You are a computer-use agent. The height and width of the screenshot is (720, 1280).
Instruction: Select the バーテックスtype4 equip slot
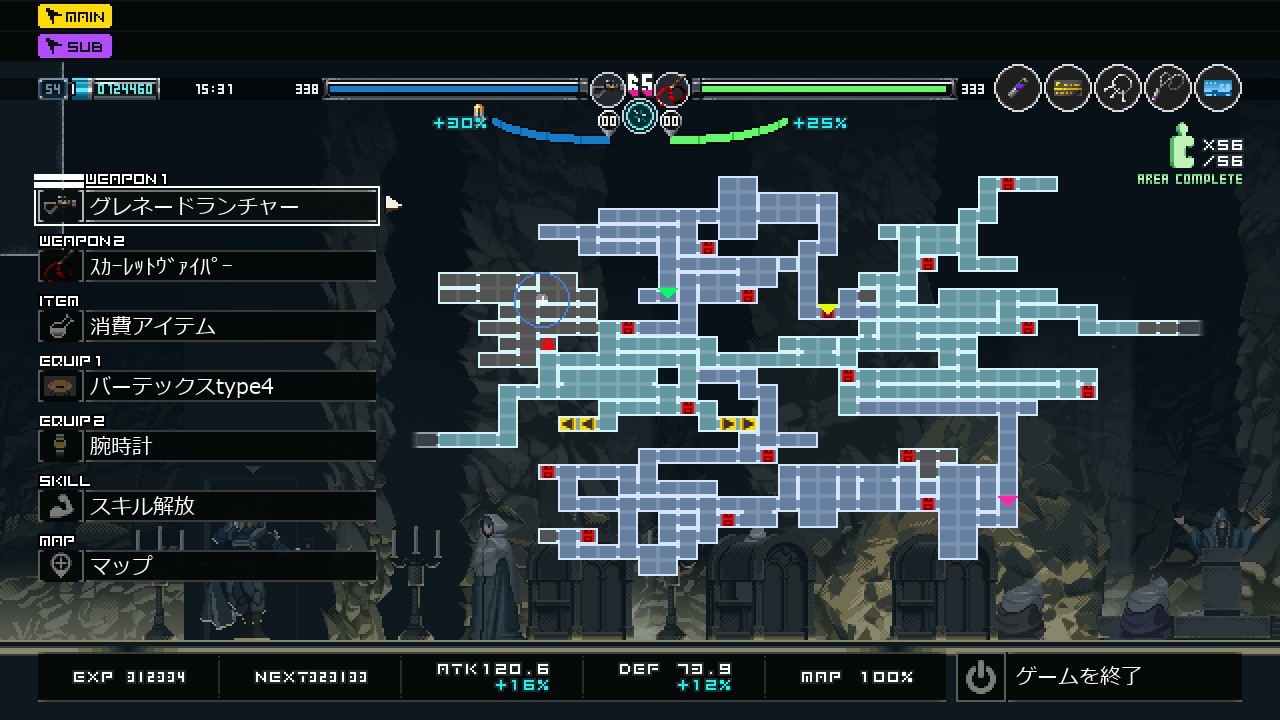207,386
